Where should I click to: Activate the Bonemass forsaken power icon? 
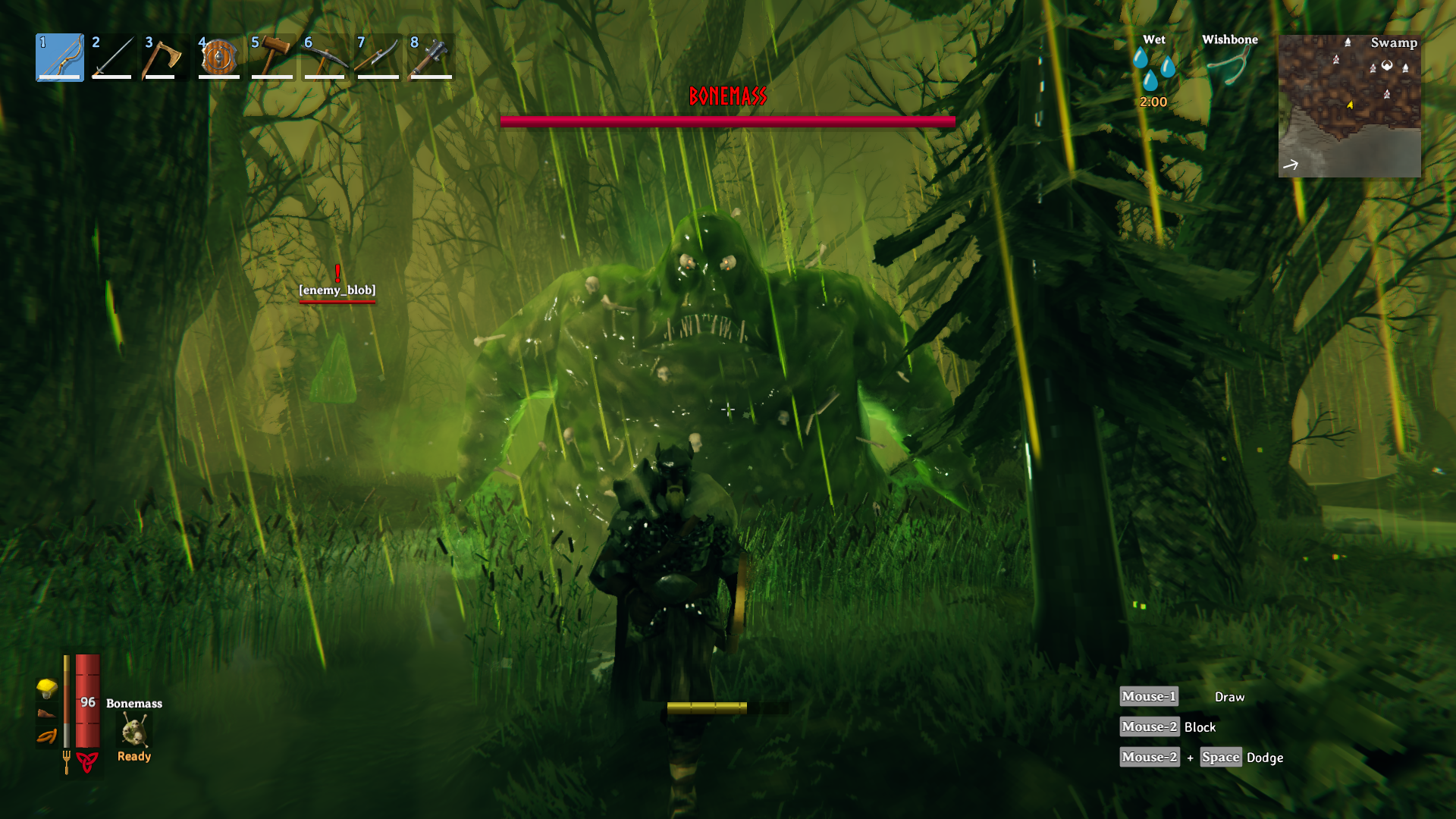click(x=134, y=732)
